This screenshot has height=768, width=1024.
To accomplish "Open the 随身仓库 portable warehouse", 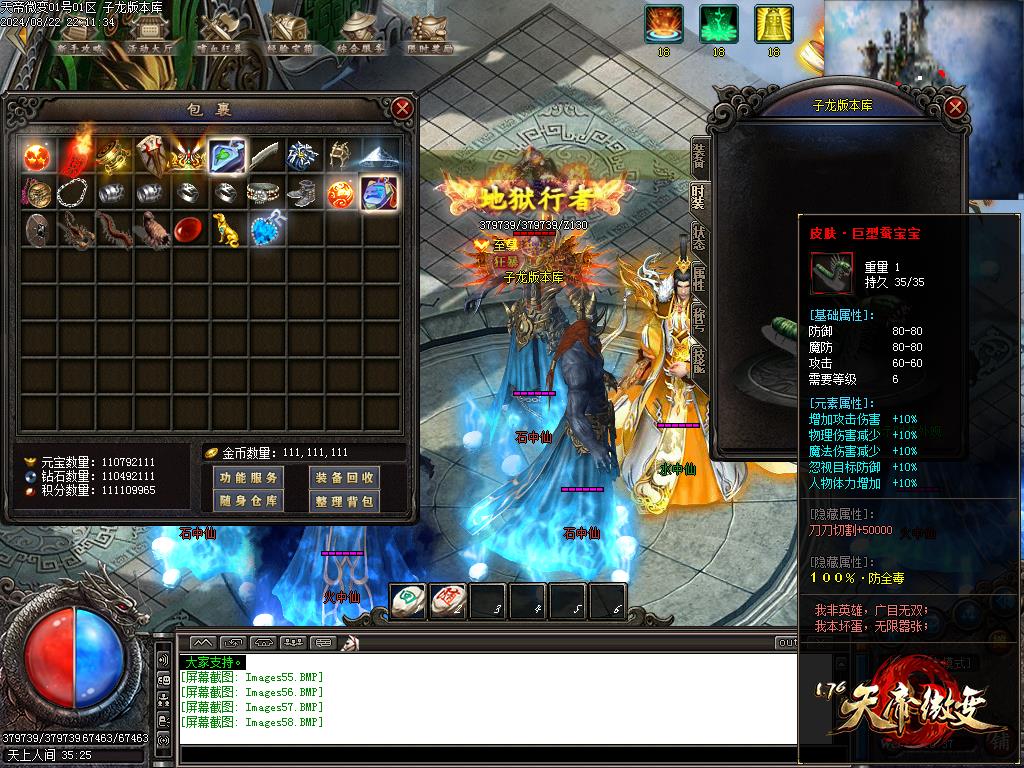I will tap(249, 501).
